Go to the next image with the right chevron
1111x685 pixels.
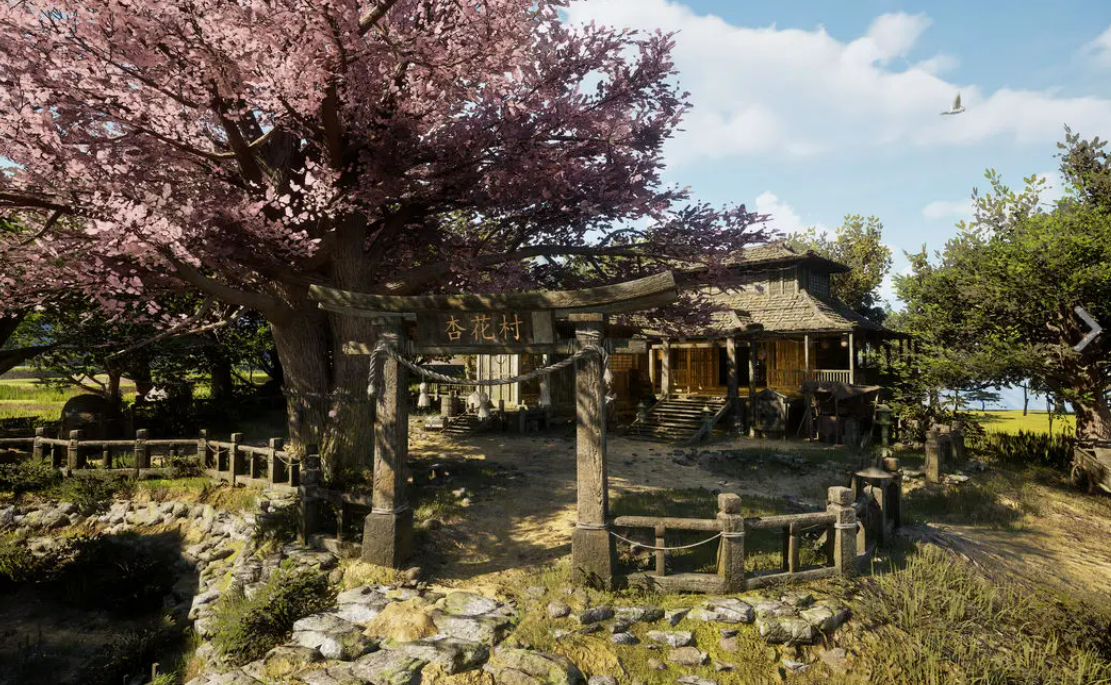[1087, 329]
